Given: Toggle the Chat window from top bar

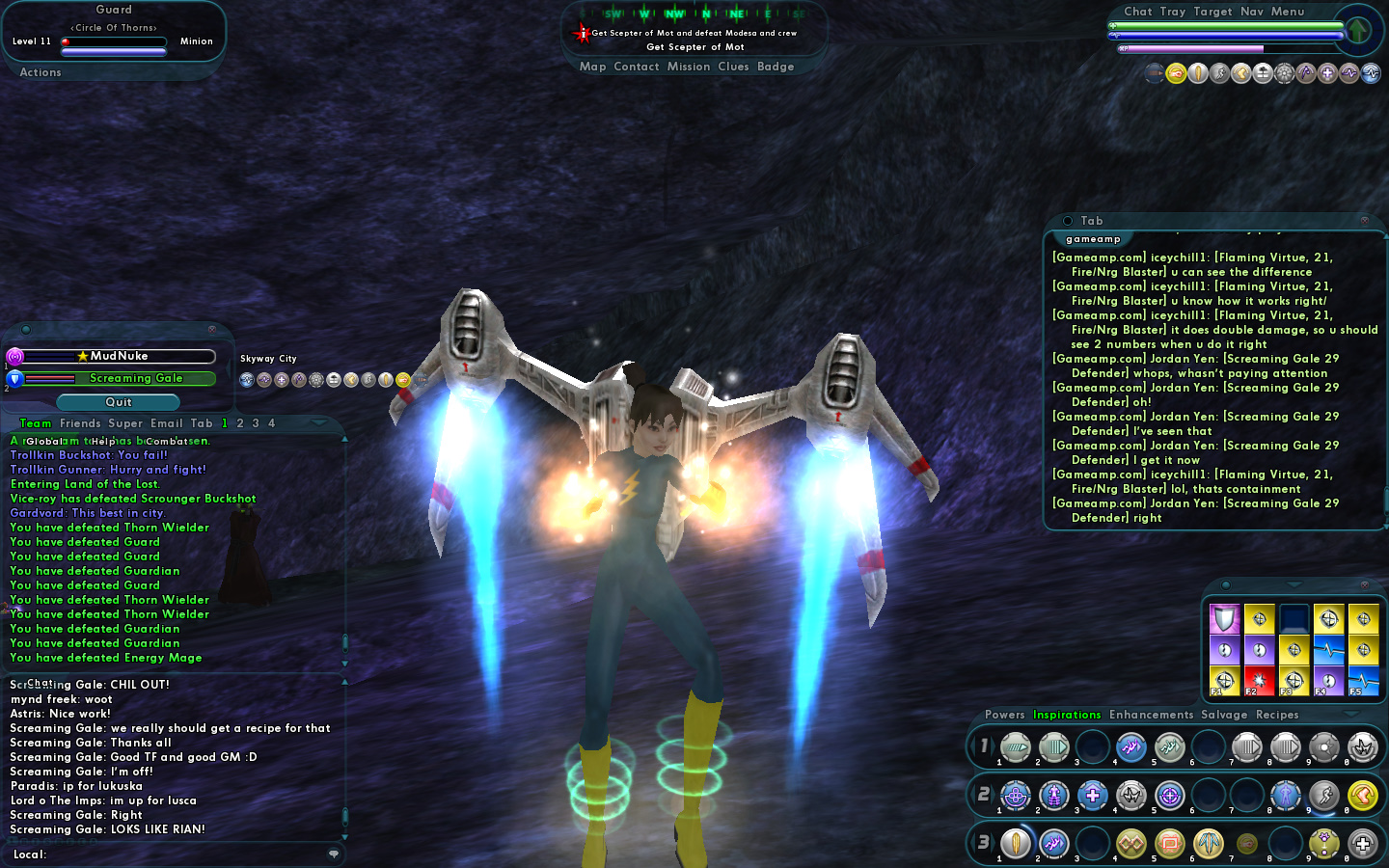Looking at the screenshot, I should tap(1137, 12).
